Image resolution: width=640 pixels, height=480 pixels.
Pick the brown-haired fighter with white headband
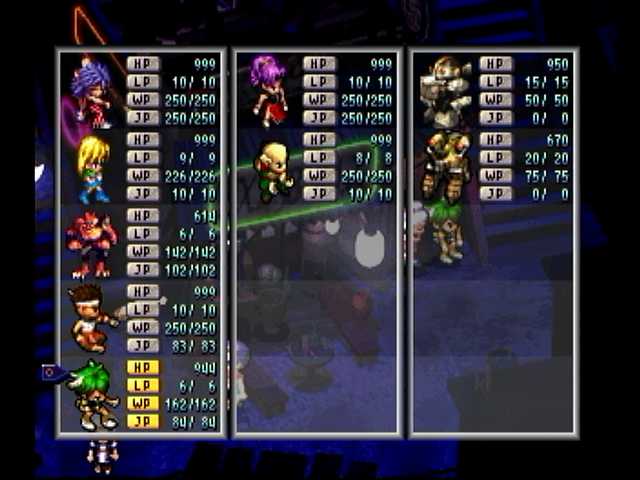click(x=93, y=318)
